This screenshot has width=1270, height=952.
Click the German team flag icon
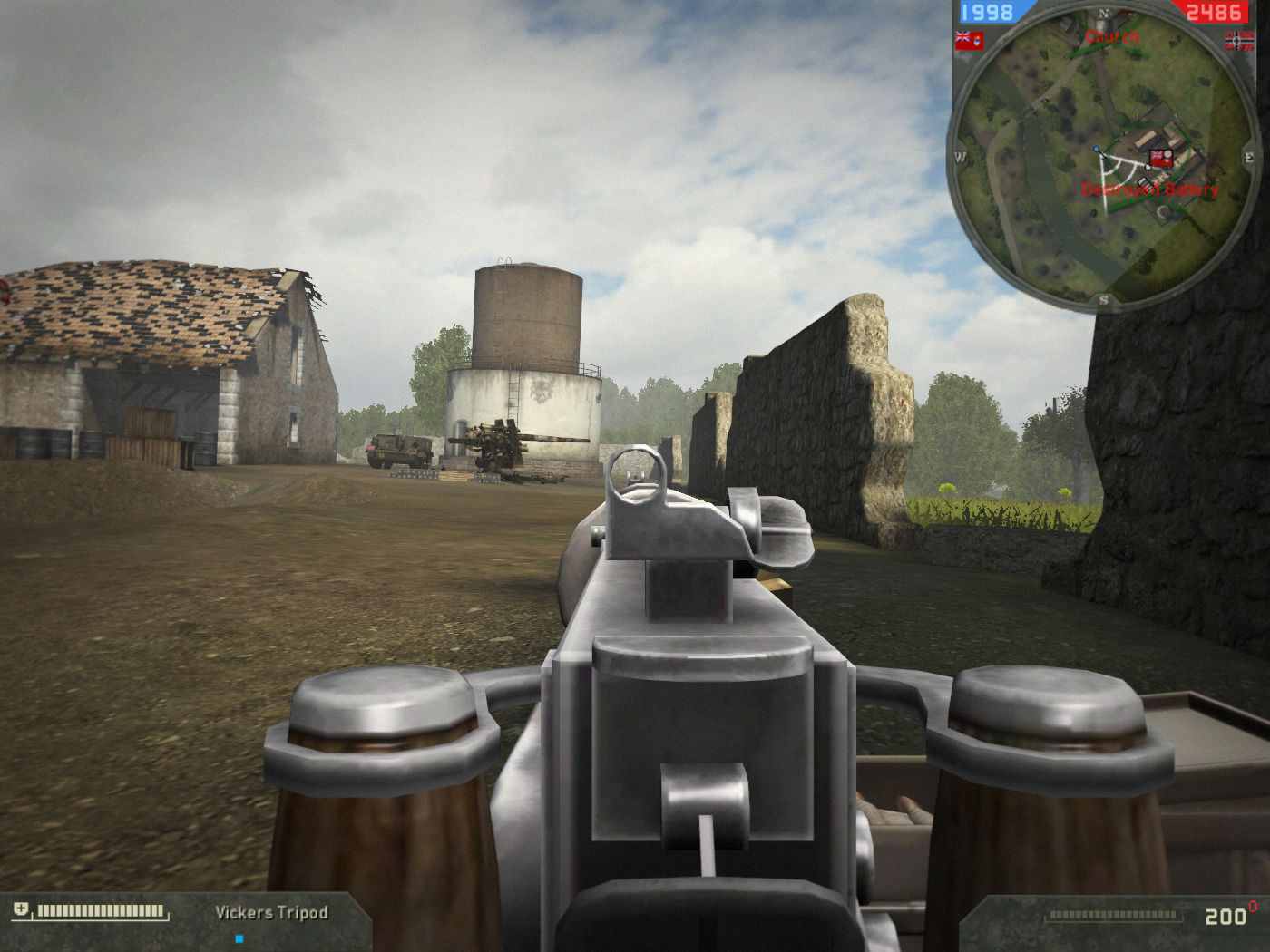pos(1239,41)
